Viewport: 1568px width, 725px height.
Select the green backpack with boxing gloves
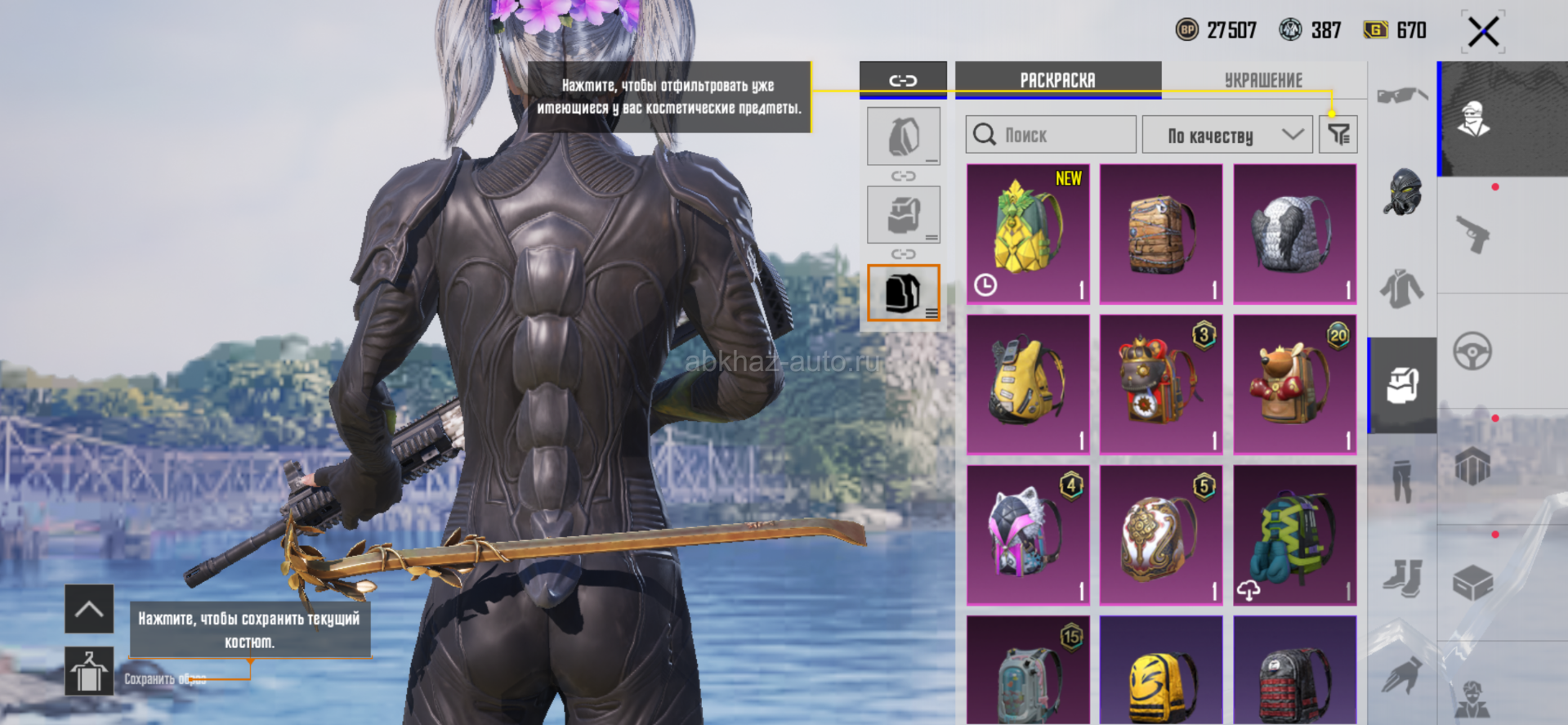[1294, 535]
